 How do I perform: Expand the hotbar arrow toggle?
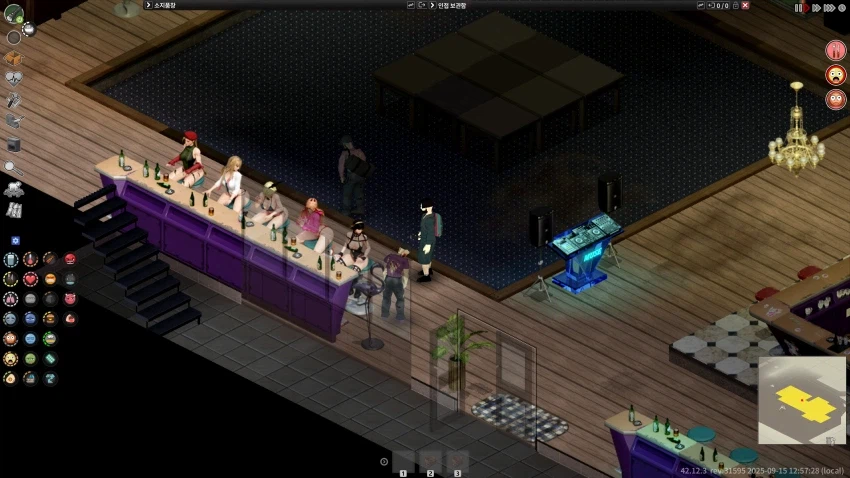click(384, 461)
